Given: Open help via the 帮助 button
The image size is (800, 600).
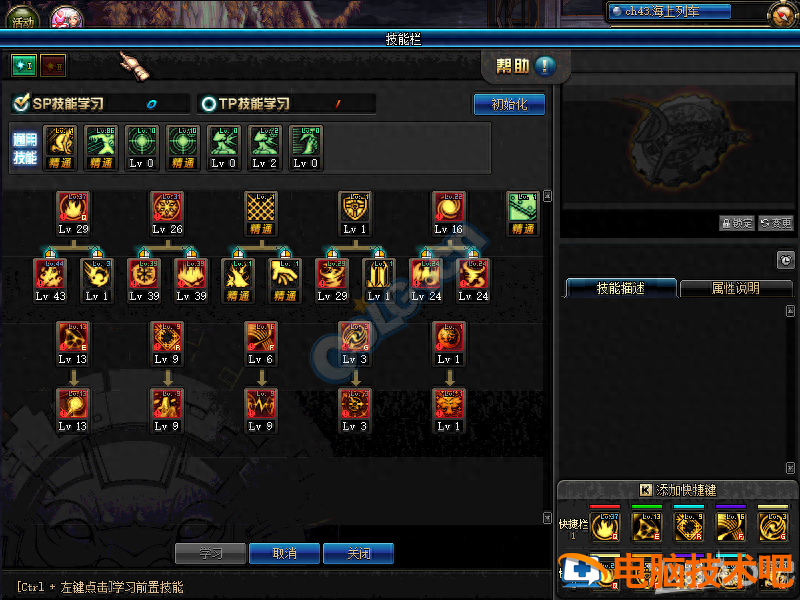Looking at the screenshot, I should [526, 66].
